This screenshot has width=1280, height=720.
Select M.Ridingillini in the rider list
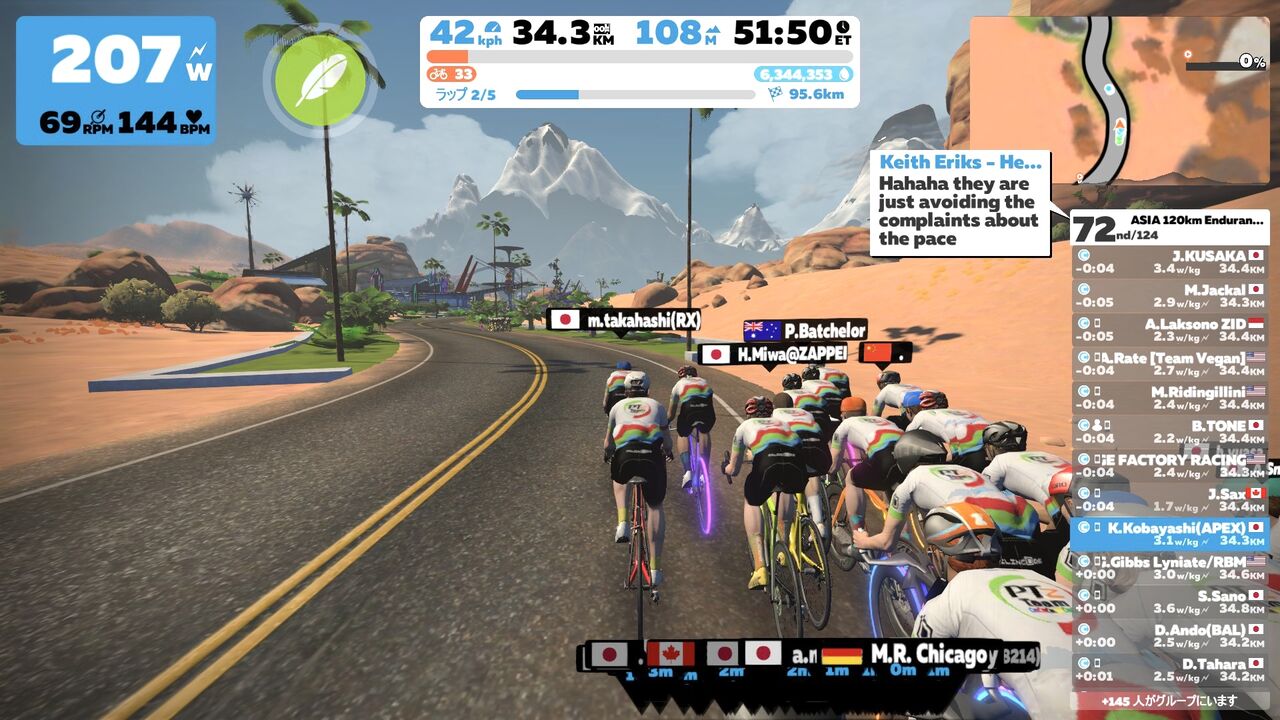(x=1170, y=398)
